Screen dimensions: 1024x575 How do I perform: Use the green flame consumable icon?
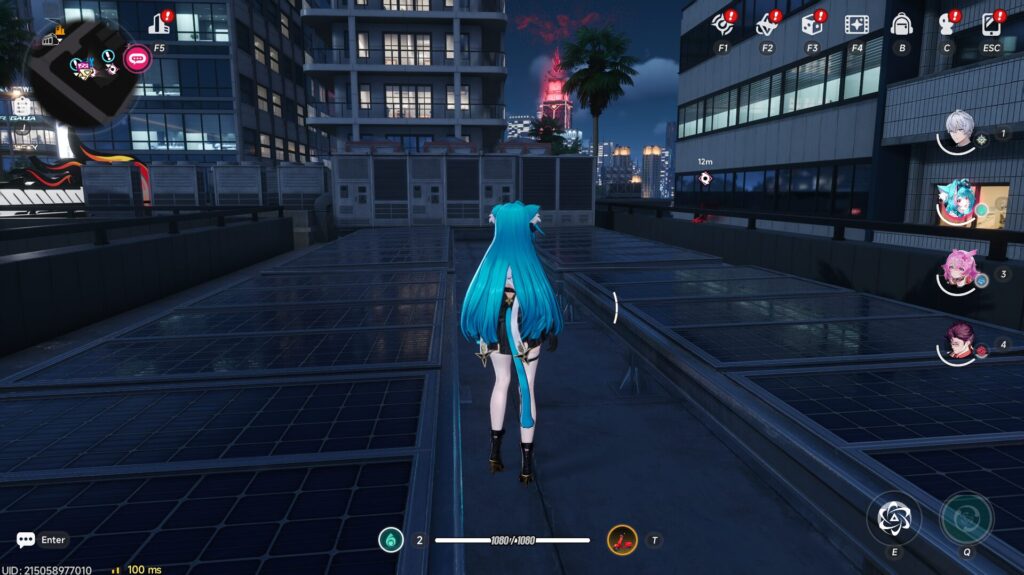[391, 540]
